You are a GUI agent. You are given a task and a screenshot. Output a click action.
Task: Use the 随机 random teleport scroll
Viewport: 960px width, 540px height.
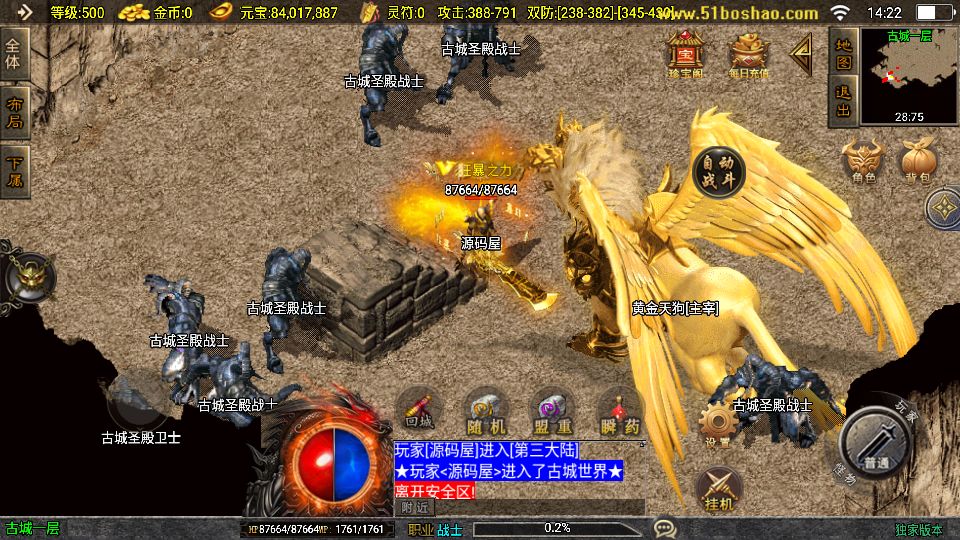(485, 412)
